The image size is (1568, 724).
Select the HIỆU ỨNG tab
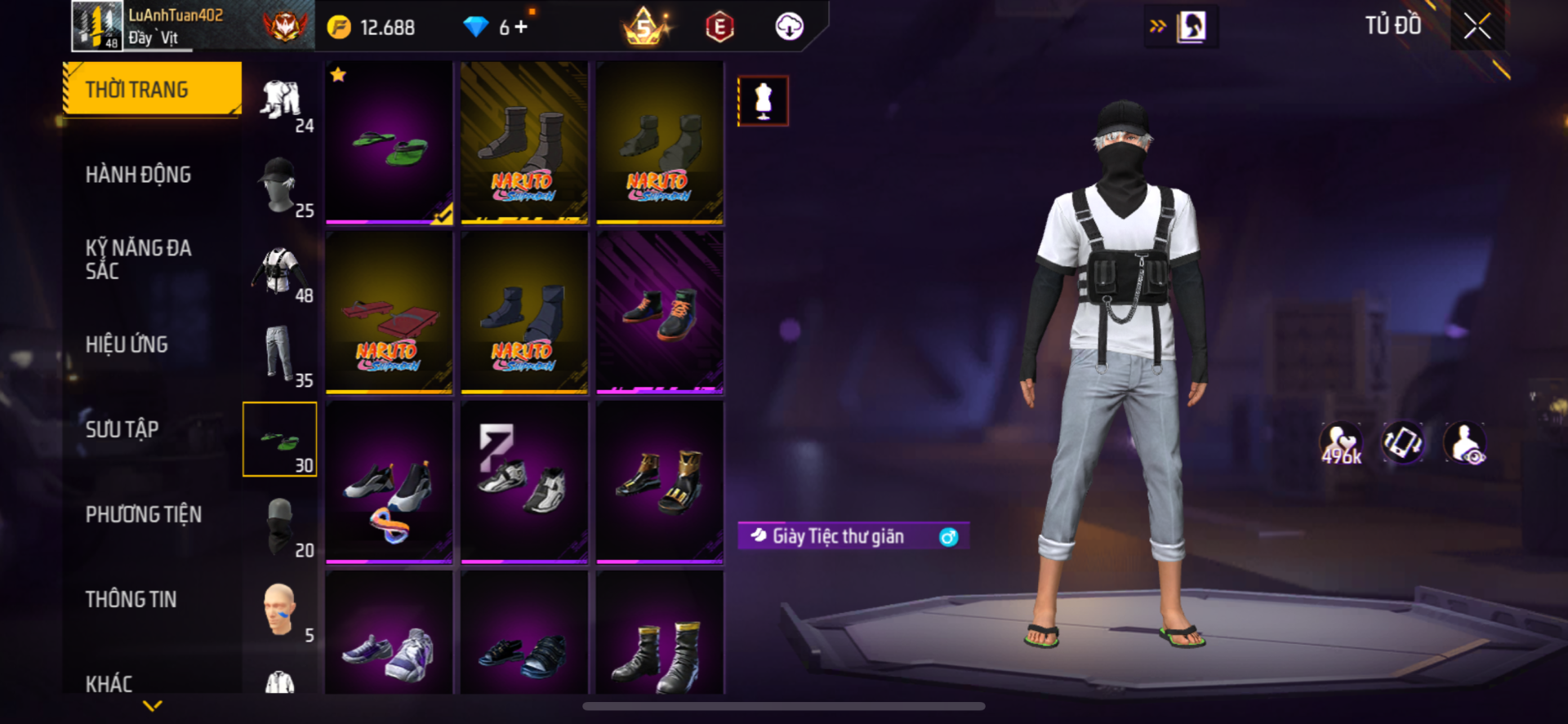[x=127, y=344]
